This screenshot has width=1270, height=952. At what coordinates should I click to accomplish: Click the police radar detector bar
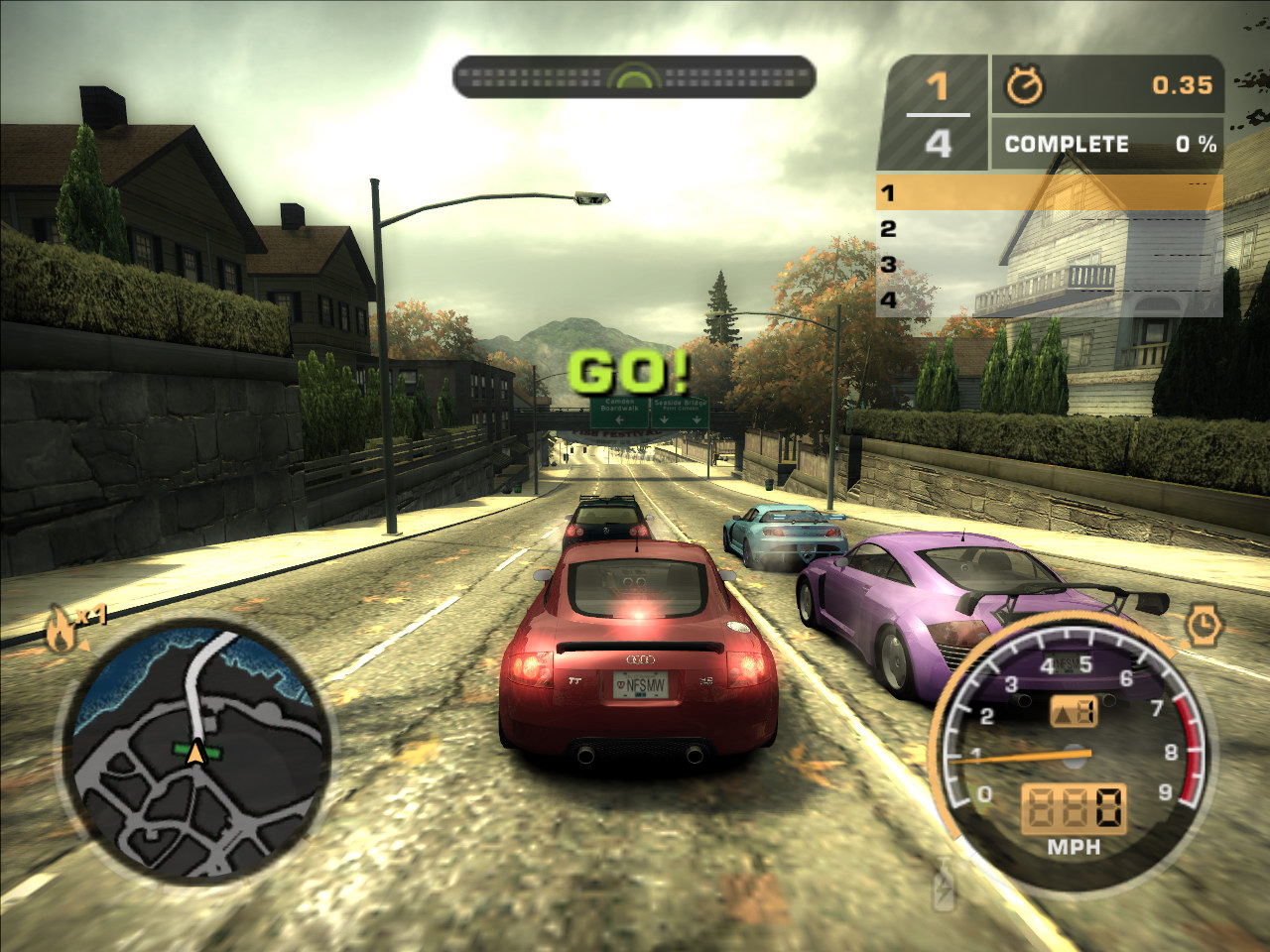pyautogui.click(x=634, y=76)
